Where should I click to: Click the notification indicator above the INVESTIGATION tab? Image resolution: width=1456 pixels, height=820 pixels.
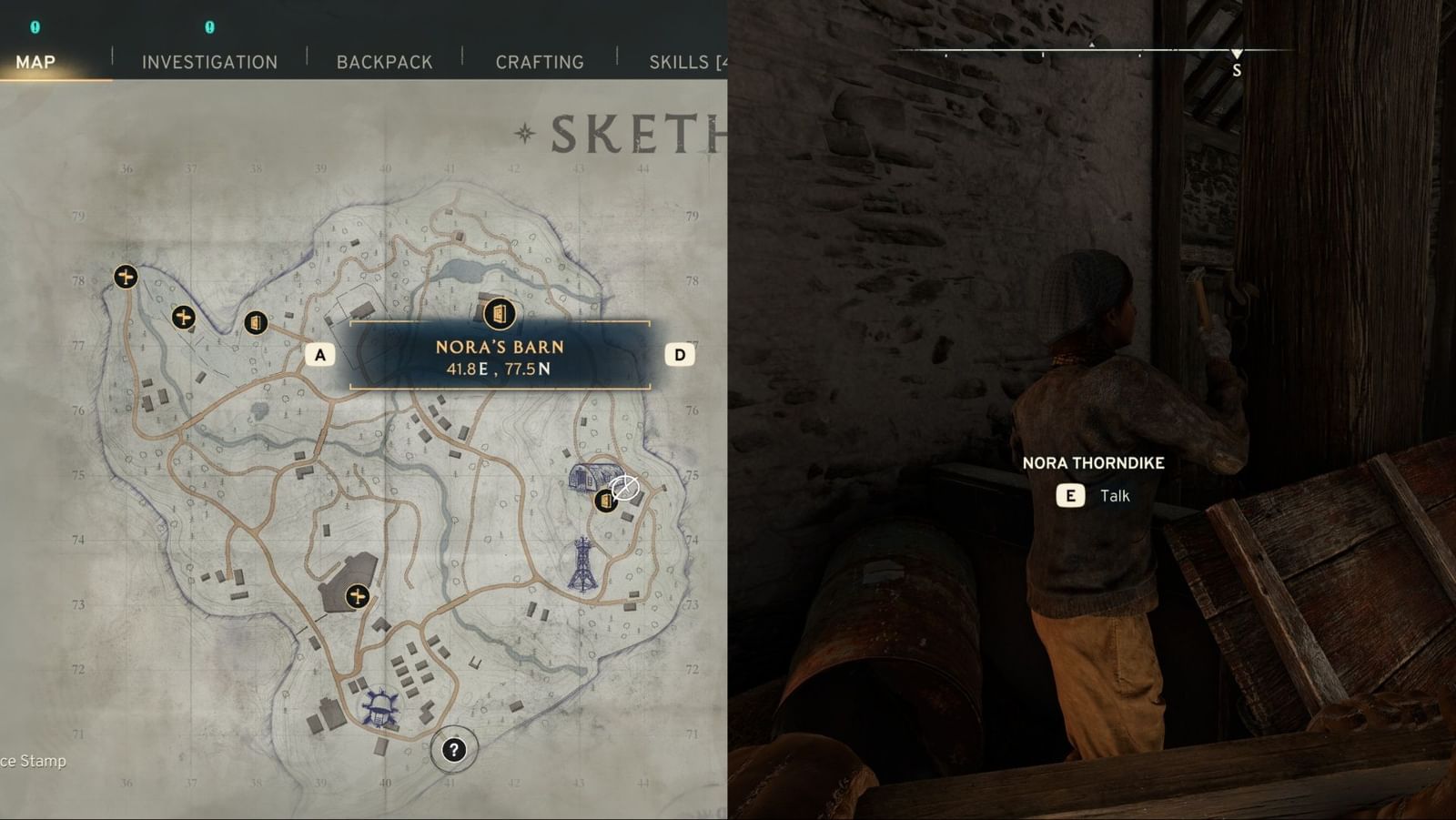(210, 29)
